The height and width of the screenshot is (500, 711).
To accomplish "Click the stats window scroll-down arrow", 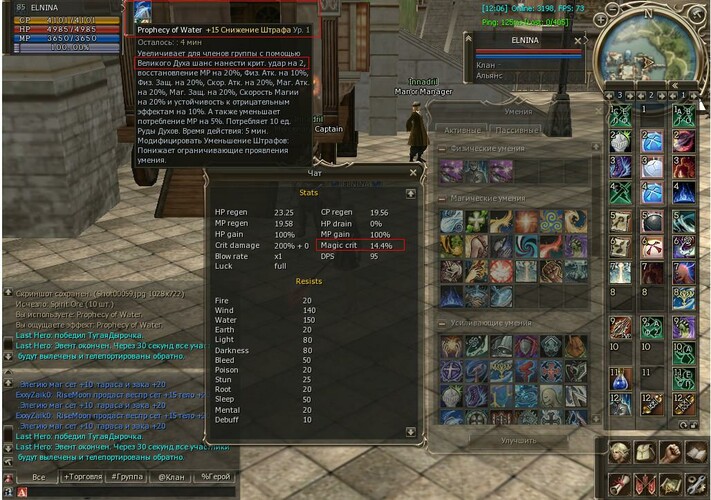I will coord(411,431).
